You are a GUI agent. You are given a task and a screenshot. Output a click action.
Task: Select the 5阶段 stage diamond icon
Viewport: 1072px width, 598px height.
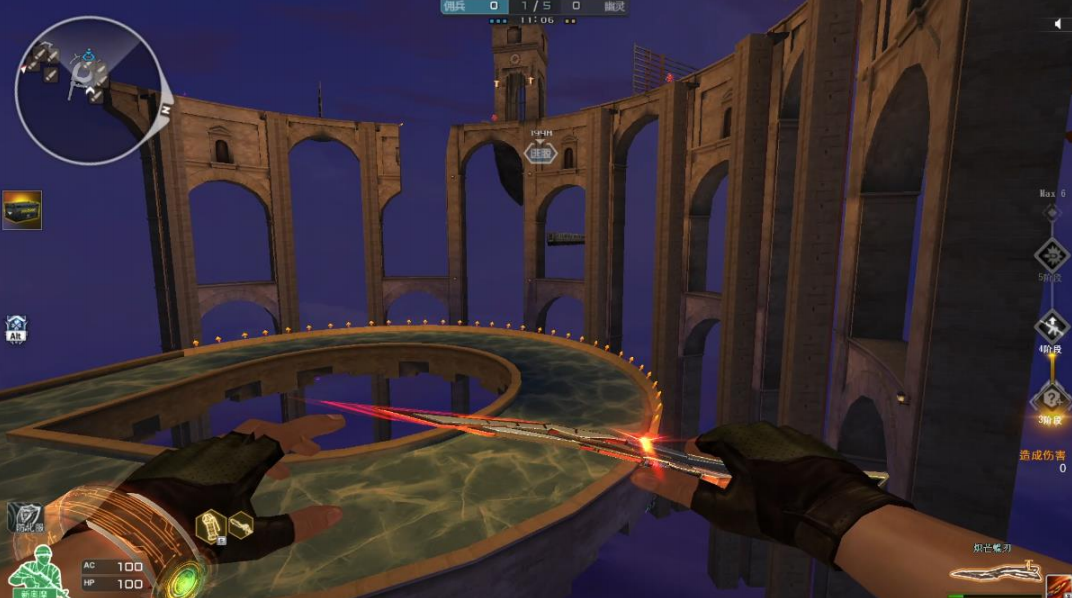1051,254
